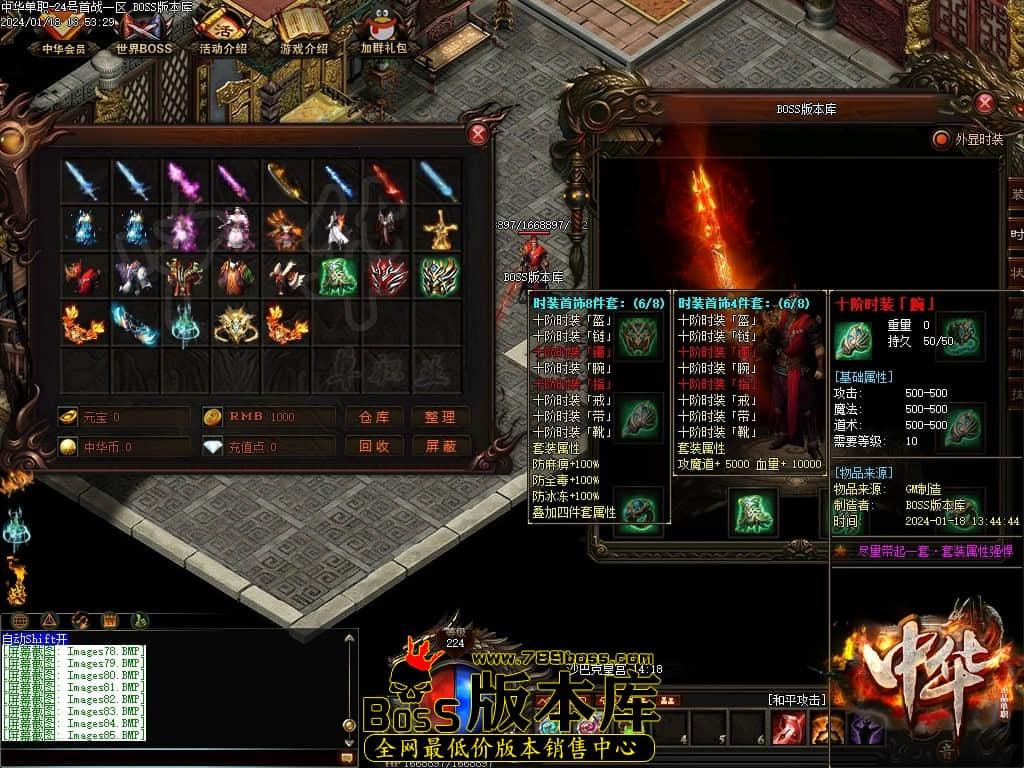Viewport: 1024px width, 768px height.
Task: Close the BOSS版本库 character window
Action: coord(985,102)
